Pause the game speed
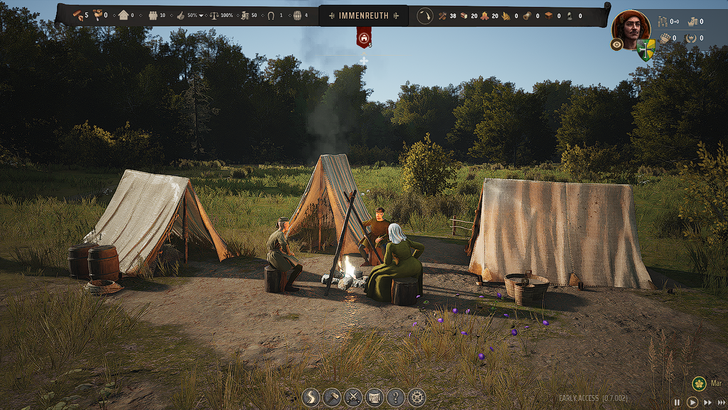The image size is (728, 410). click(677, 401)
